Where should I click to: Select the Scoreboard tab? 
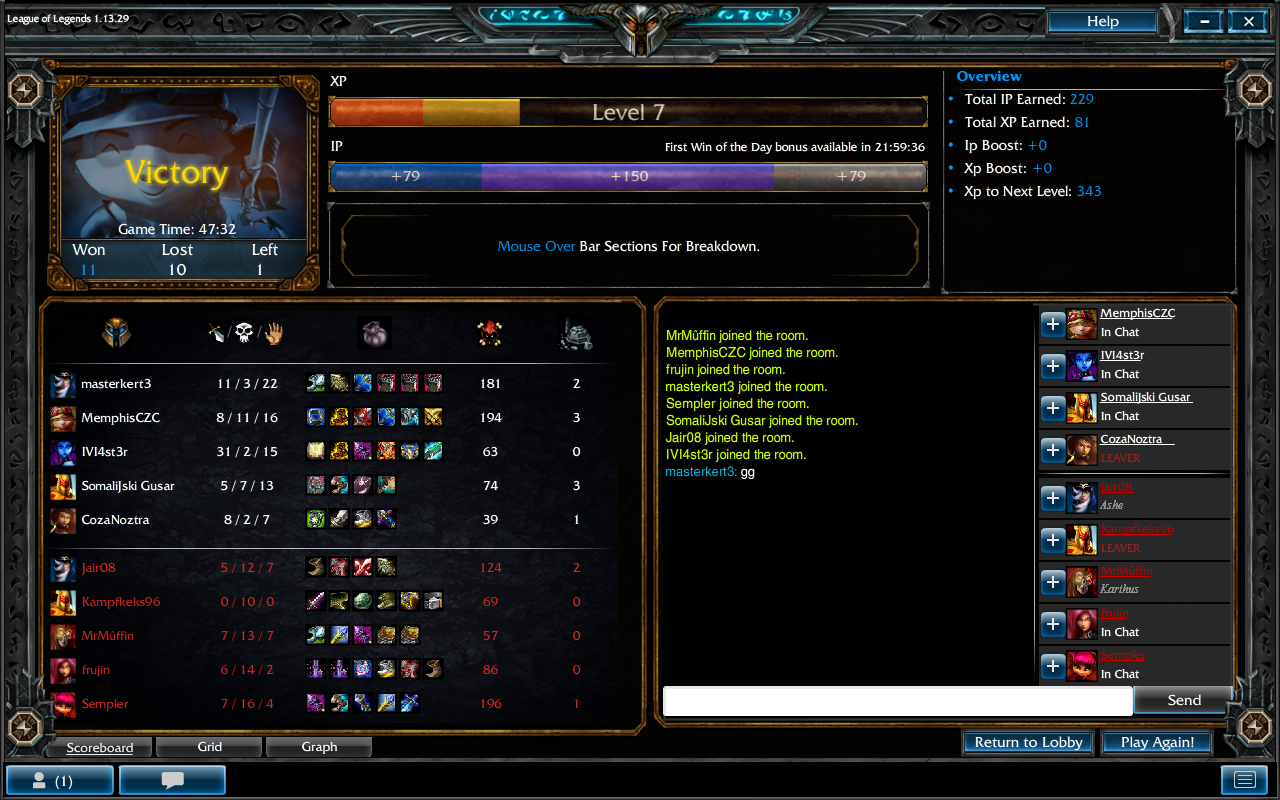(x=99, y=747)
